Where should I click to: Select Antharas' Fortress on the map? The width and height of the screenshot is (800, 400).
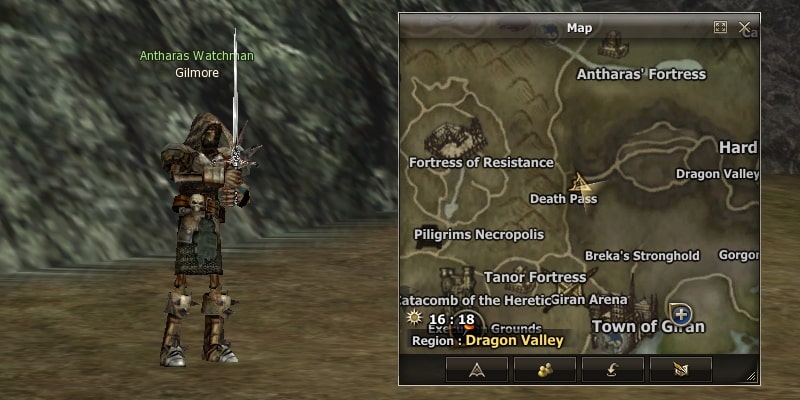(641, 73)
